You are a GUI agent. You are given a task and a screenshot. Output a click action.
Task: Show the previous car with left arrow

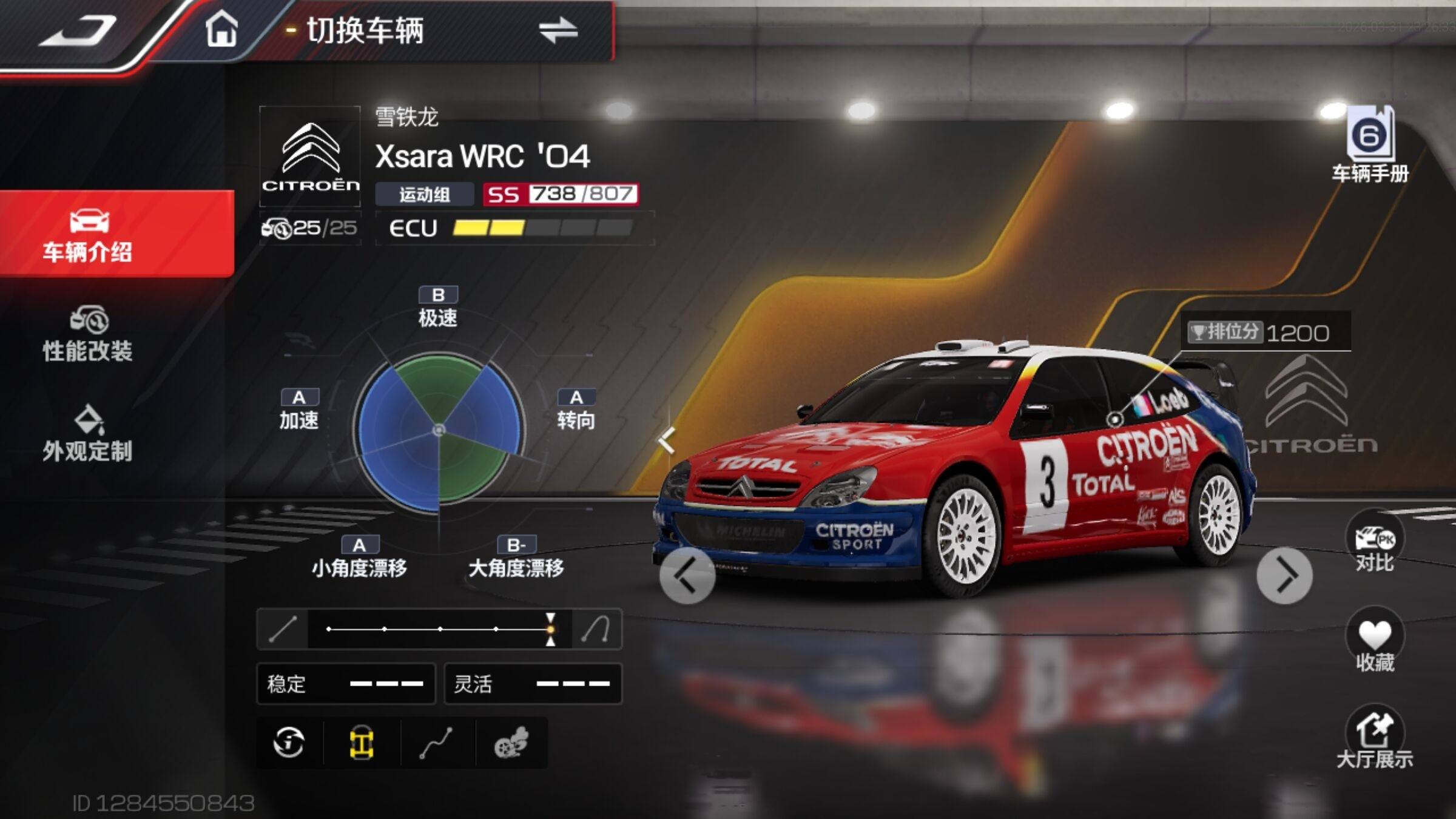pyautogui.click(x=687, y=576)
